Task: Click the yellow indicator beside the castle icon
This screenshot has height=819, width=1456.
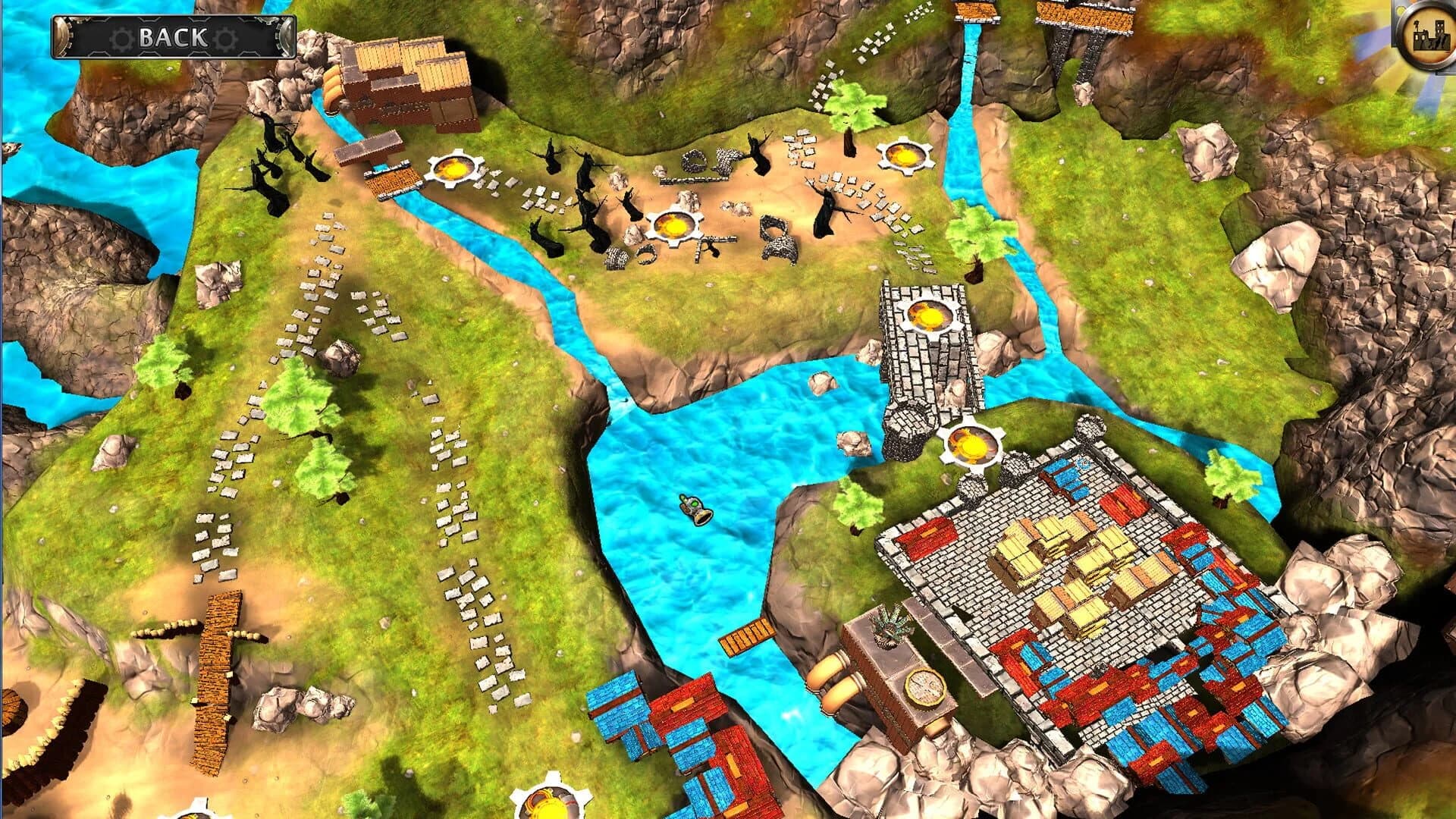Action: 1399,11
